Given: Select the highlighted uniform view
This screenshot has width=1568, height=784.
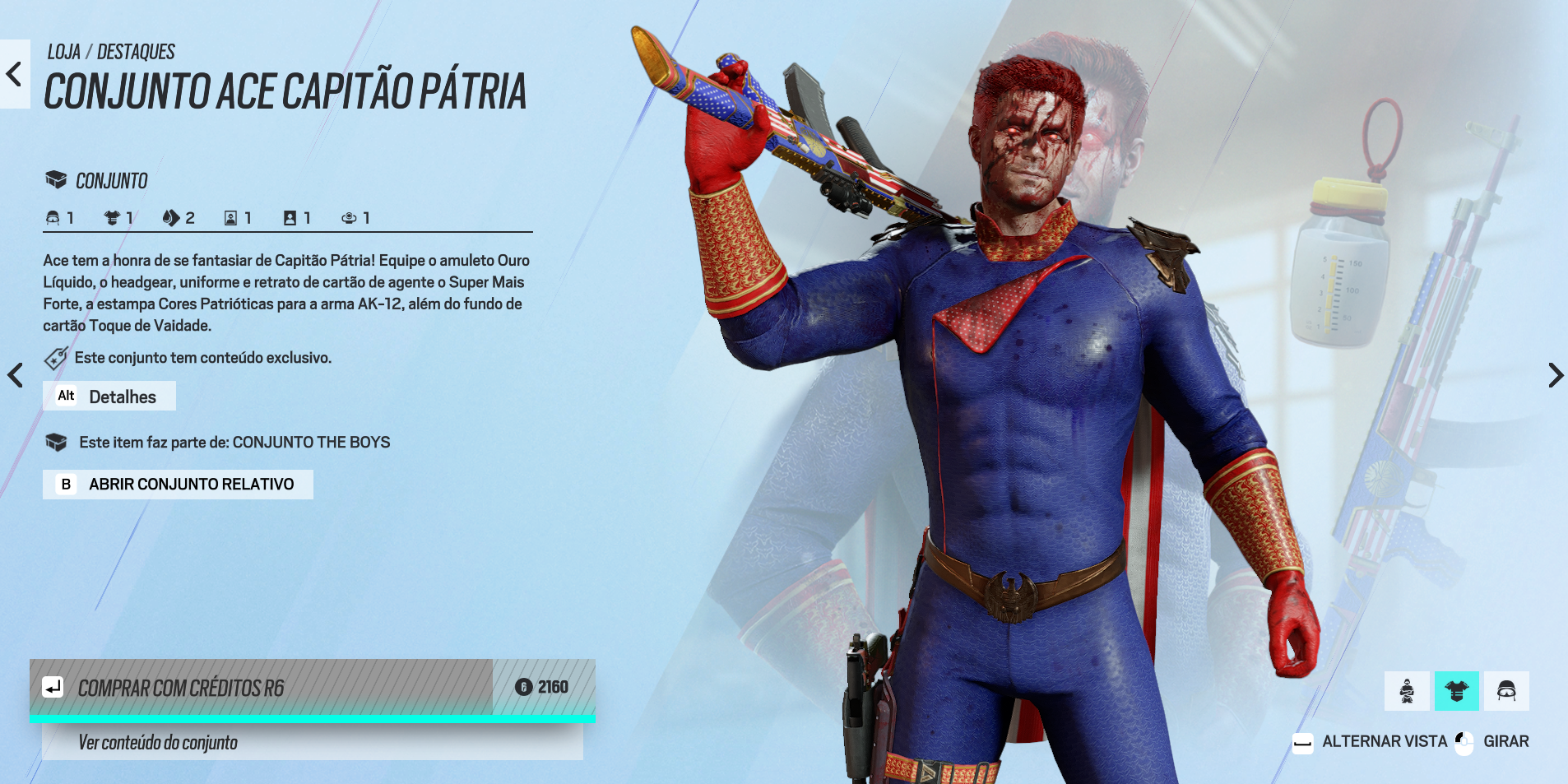Looking at the screenshot, I should click(x=1456, y=691).
